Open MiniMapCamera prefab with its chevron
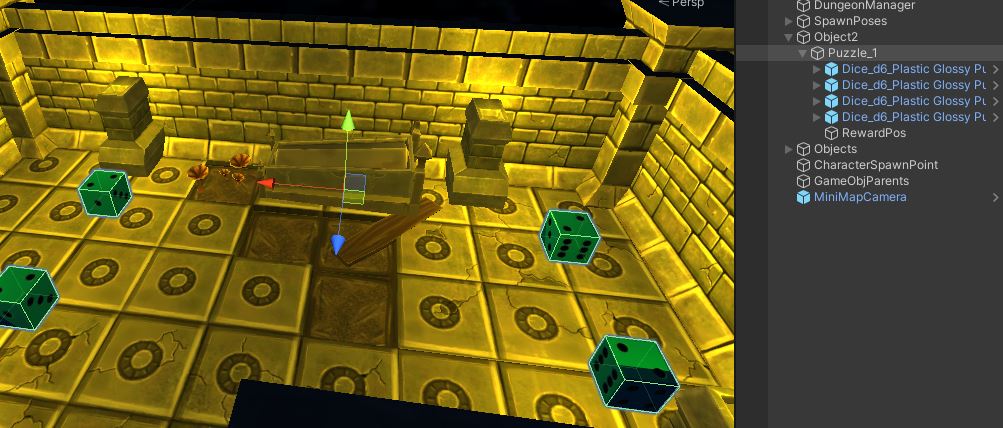1003x428 pixels. tap(995, 197)
